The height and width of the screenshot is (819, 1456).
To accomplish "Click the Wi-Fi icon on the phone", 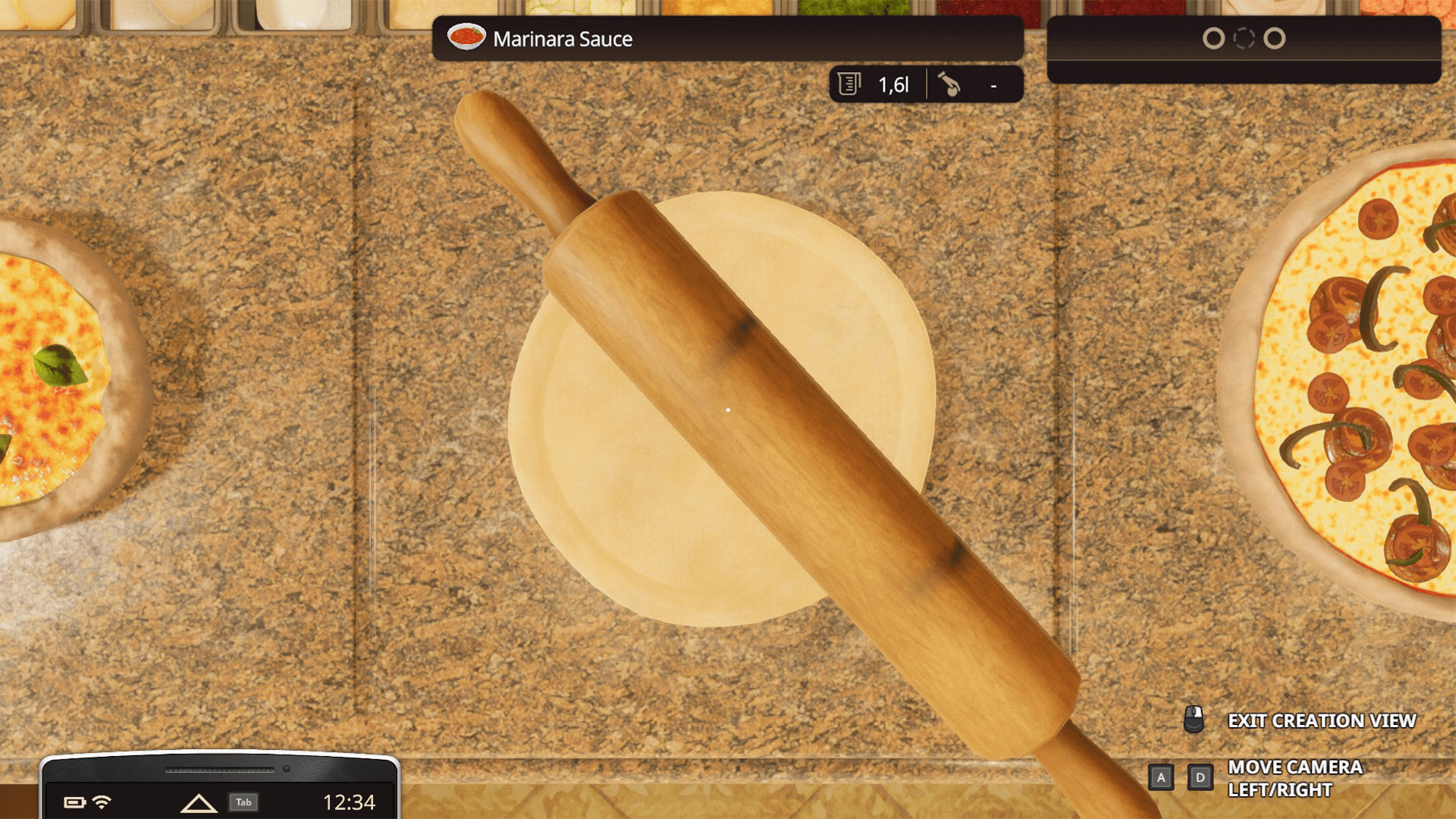I will (102, 802).
